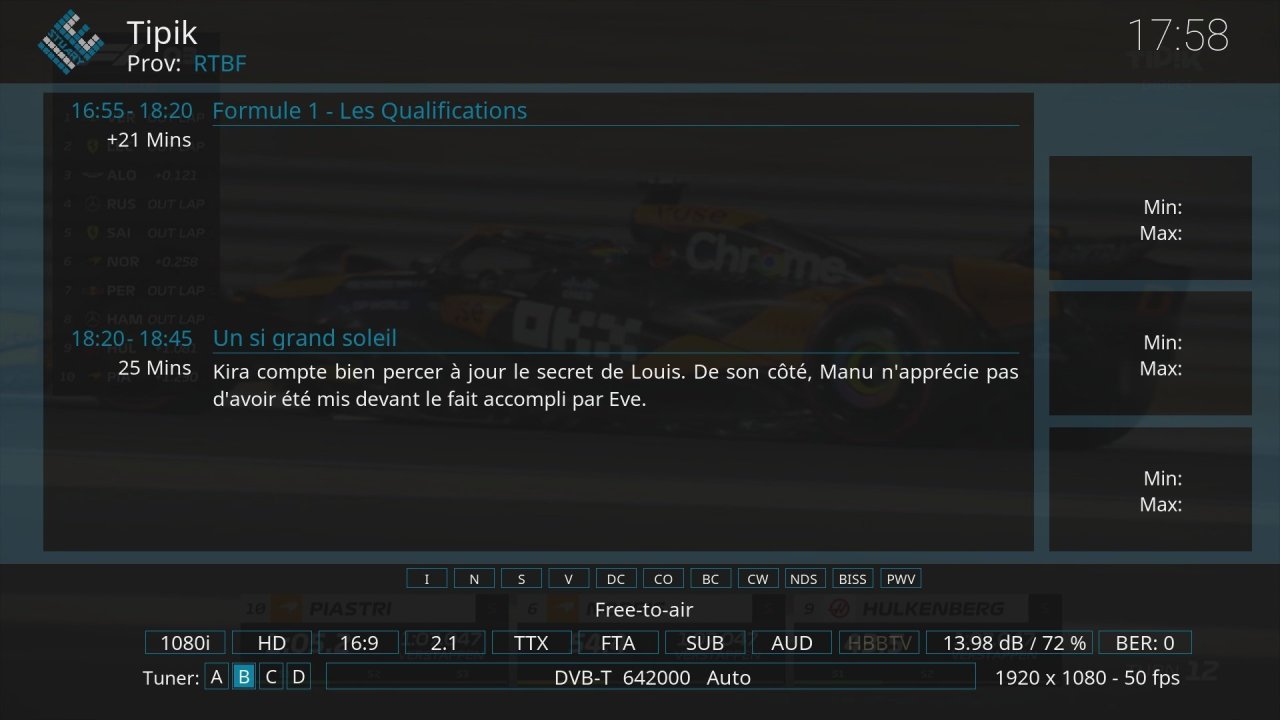Select the AUD audio indicator

point(791,643)
